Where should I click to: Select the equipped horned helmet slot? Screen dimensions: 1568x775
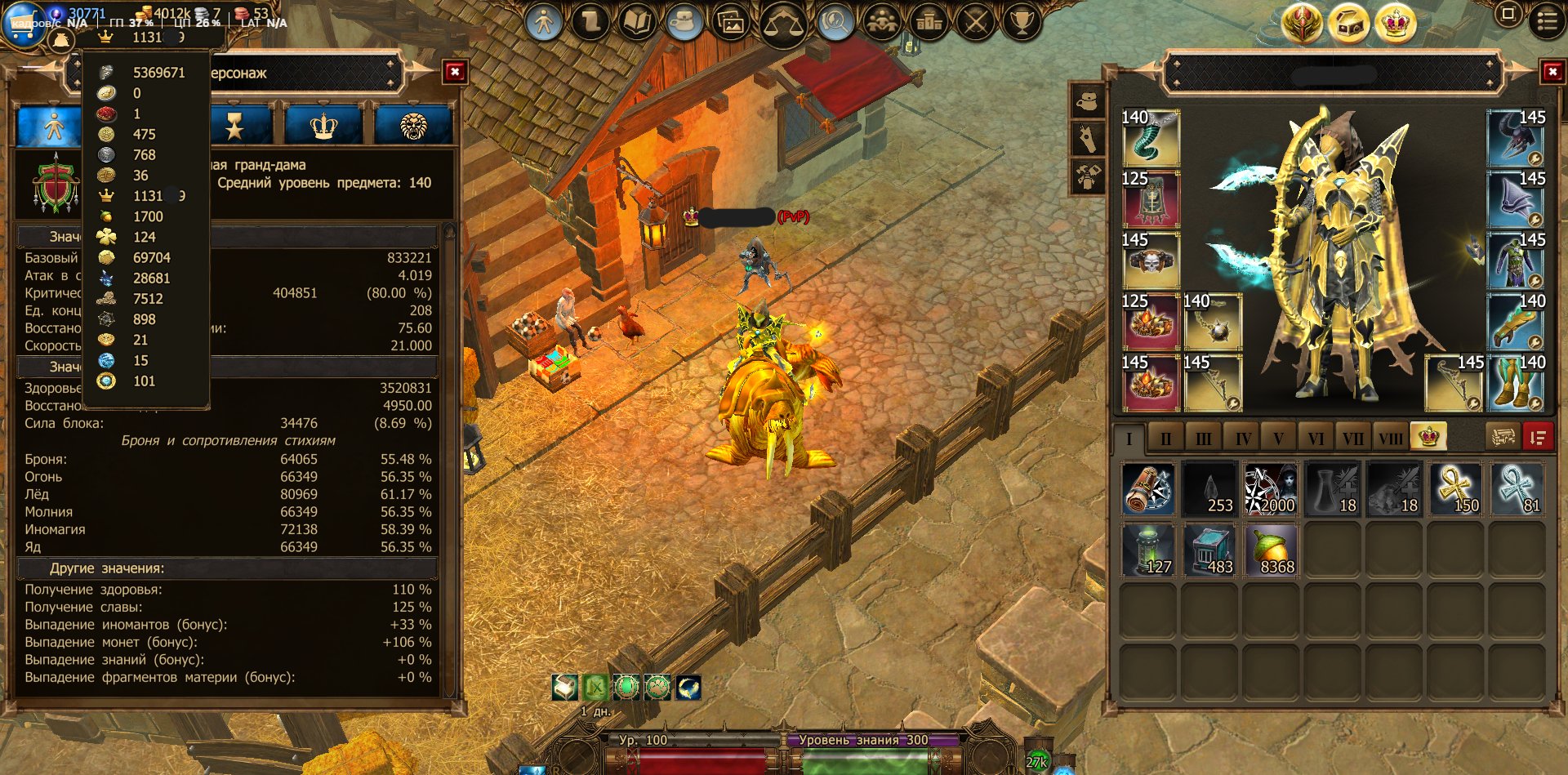pos(1516,138)
